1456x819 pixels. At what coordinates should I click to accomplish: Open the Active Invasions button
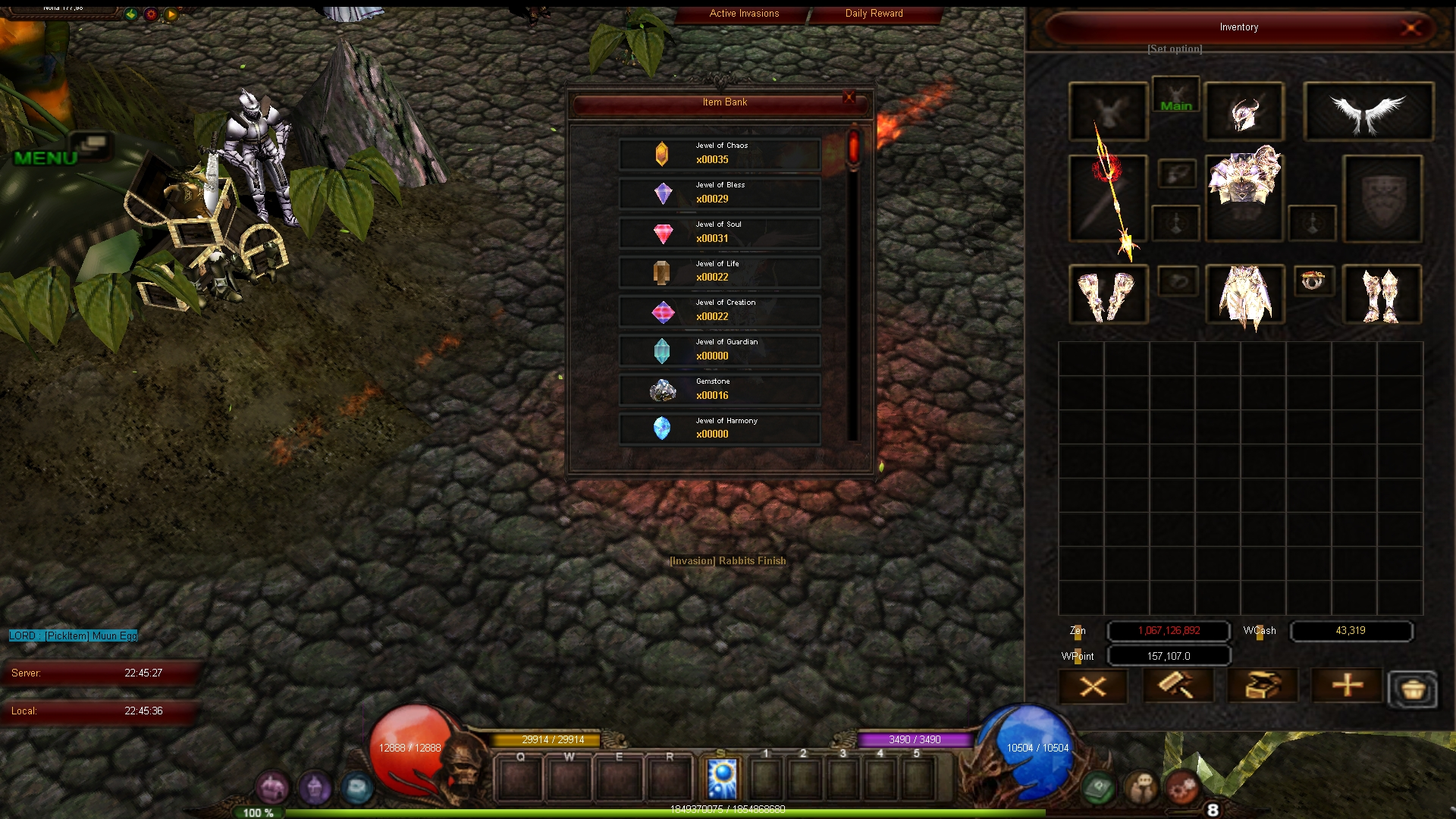(743, 13)
